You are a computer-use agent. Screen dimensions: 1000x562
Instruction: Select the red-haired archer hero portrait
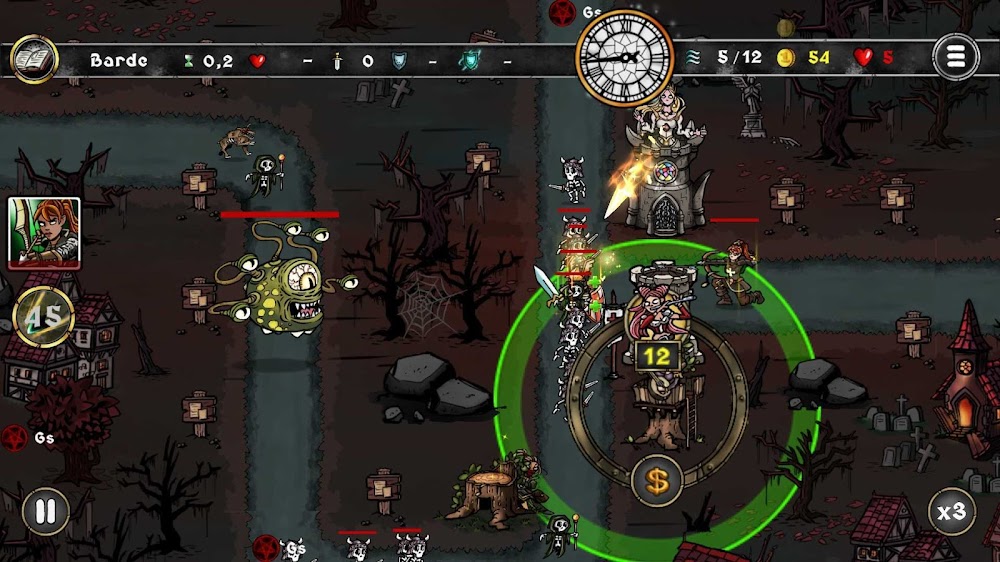click(x=44, y=232)
